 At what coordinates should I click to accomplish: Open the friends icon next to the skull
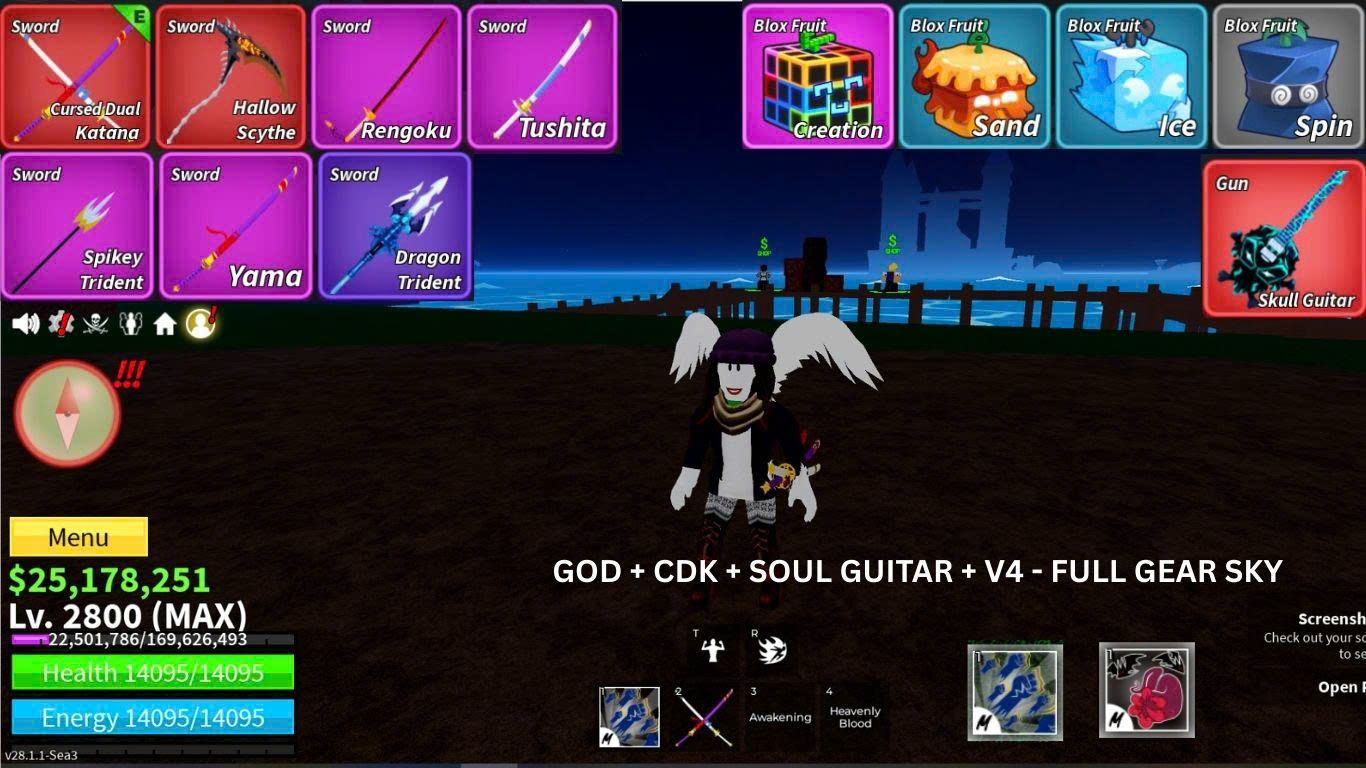point(130,322)
